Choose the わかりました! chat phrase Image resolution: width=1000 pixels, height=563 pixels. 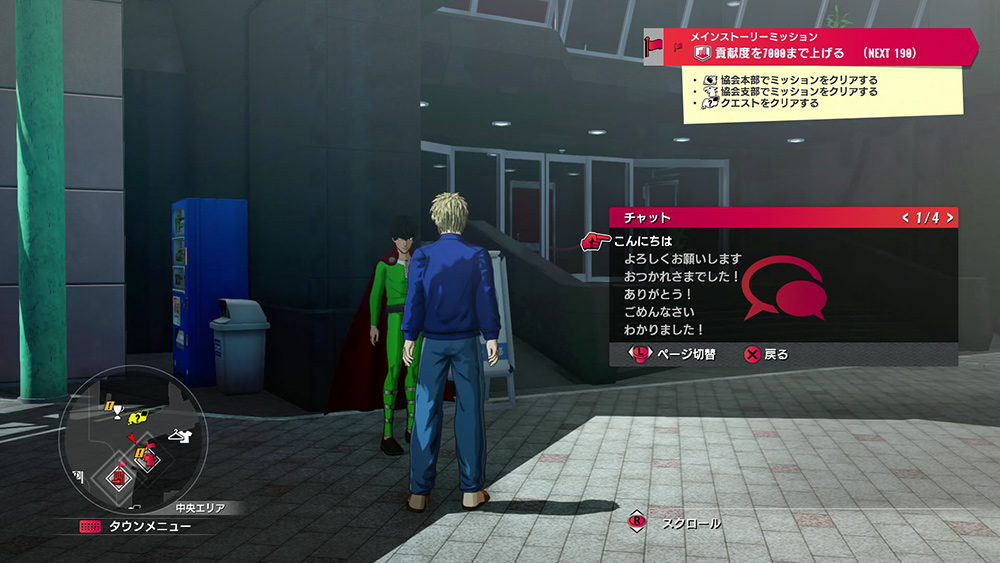click(x=664, y=329)
